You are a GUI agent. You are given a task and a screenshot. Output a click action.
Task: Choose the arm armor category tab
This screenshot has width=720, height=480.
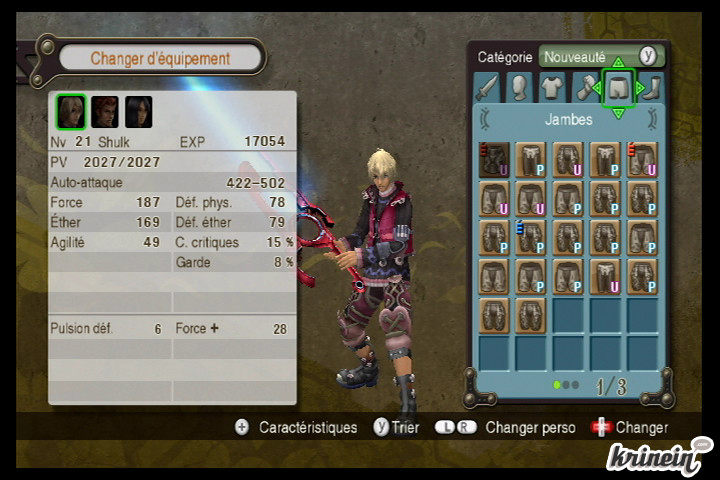pos(585,88)
